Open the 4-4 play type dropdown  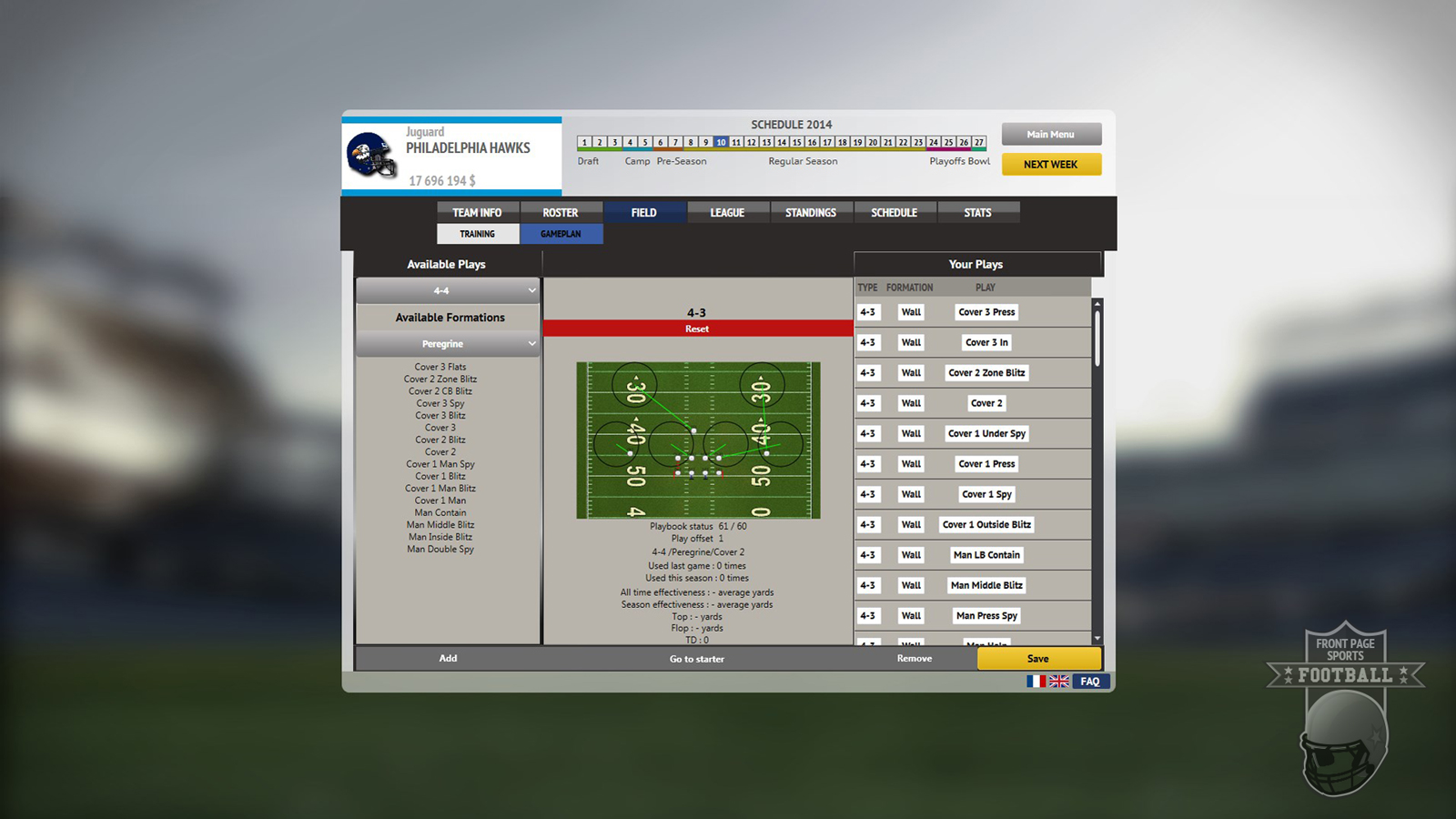447,290
